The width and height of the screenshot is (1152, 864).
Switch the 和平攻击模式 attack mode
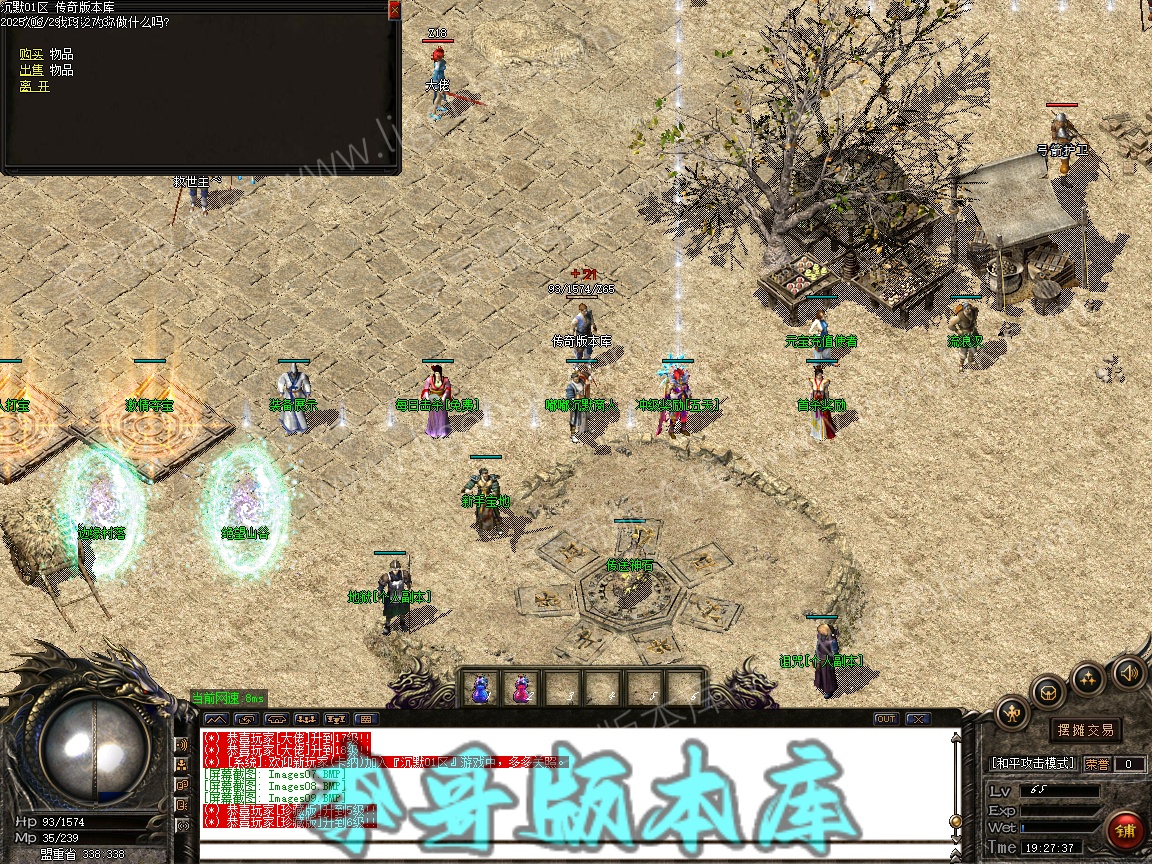tap(1033, 763)
